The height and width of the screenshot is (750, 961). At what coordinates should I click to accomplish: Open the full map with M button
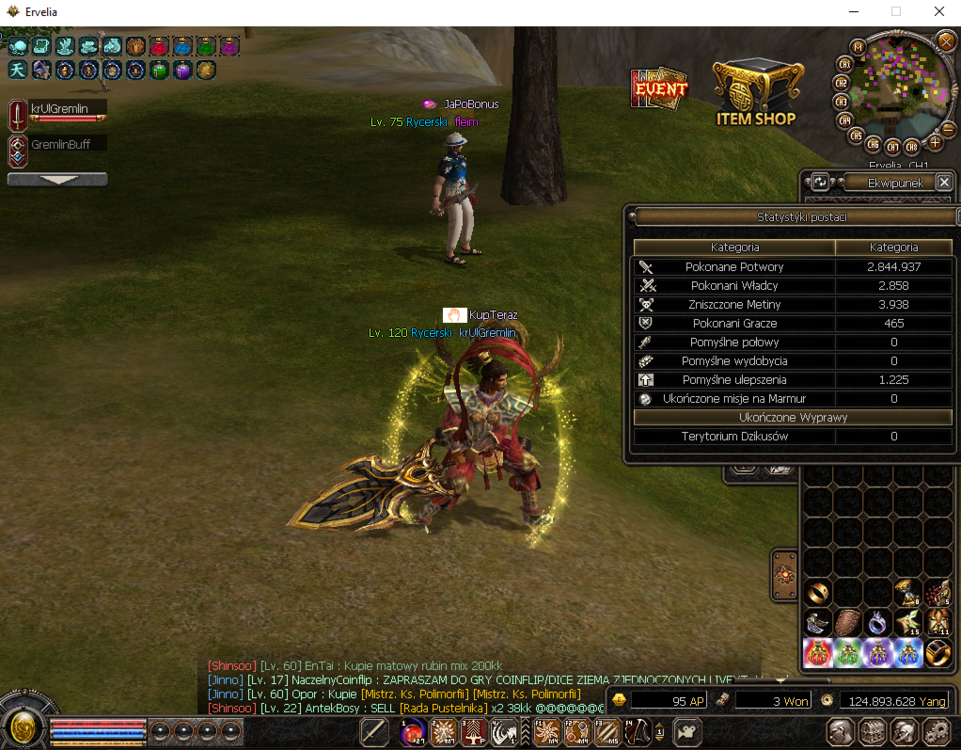[857, 47]
